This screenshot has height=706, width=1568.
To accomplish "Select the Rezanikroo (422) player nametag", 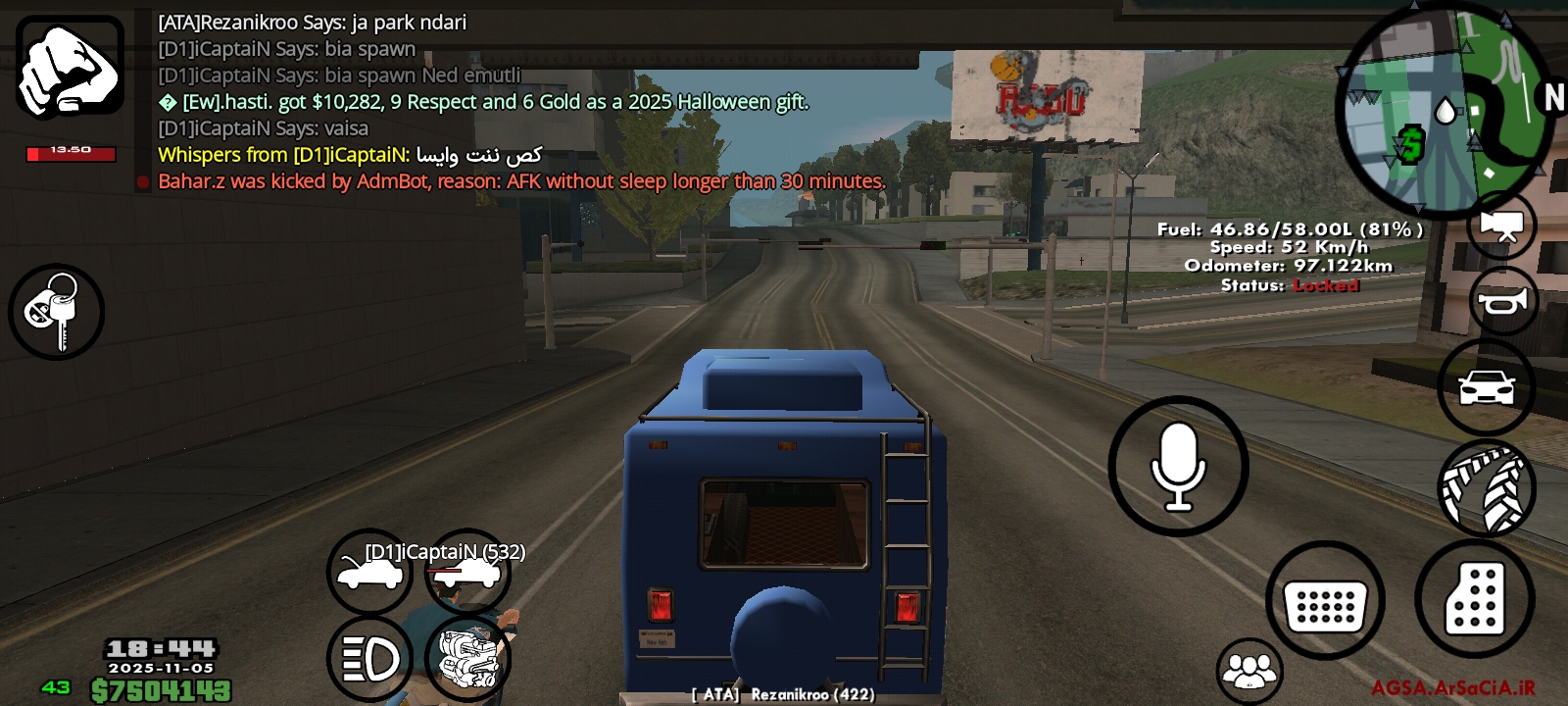I will [x=779, y=697].
